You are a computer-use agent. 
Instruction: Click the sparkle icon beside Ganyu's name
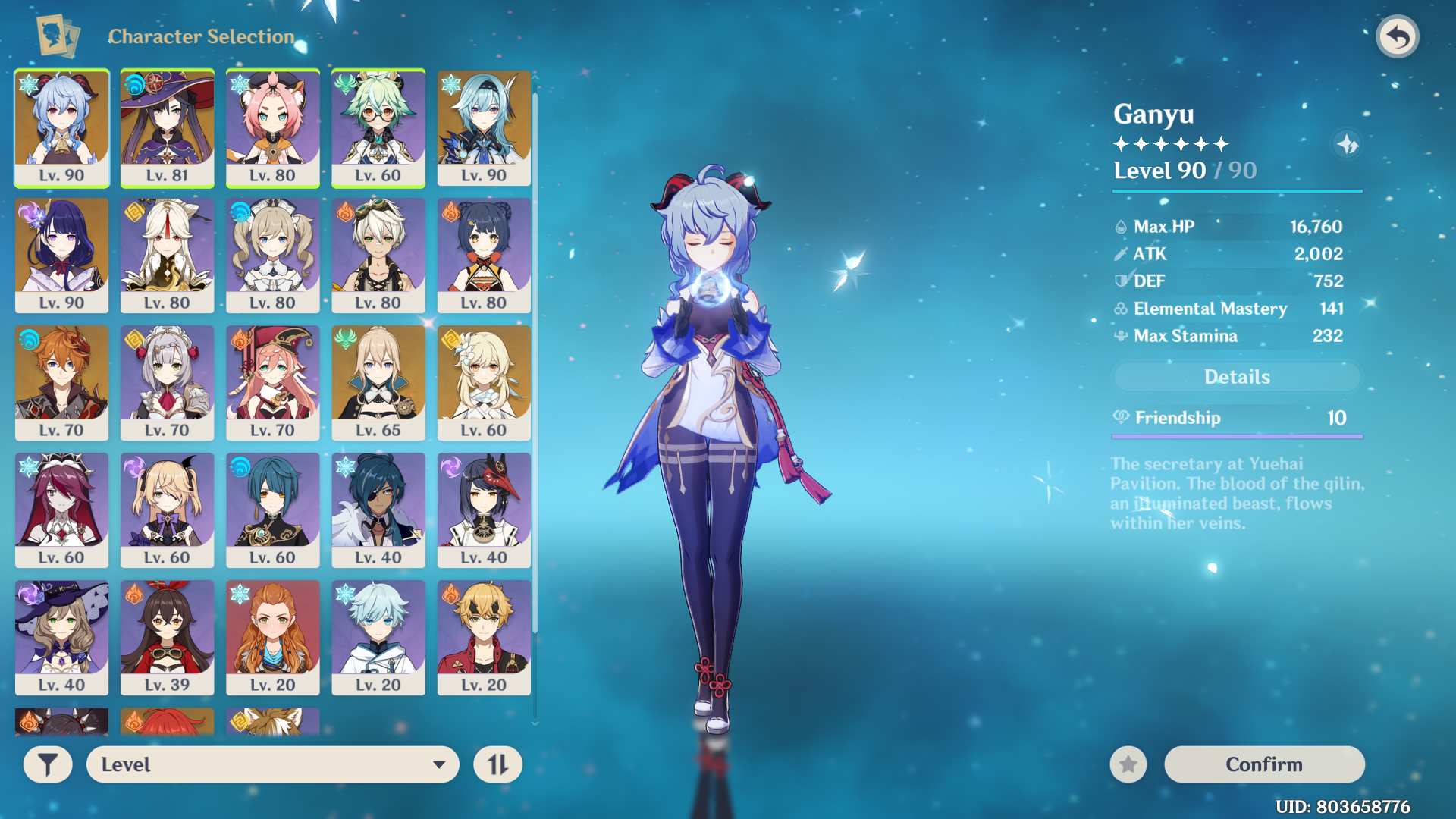(1347, 144)
